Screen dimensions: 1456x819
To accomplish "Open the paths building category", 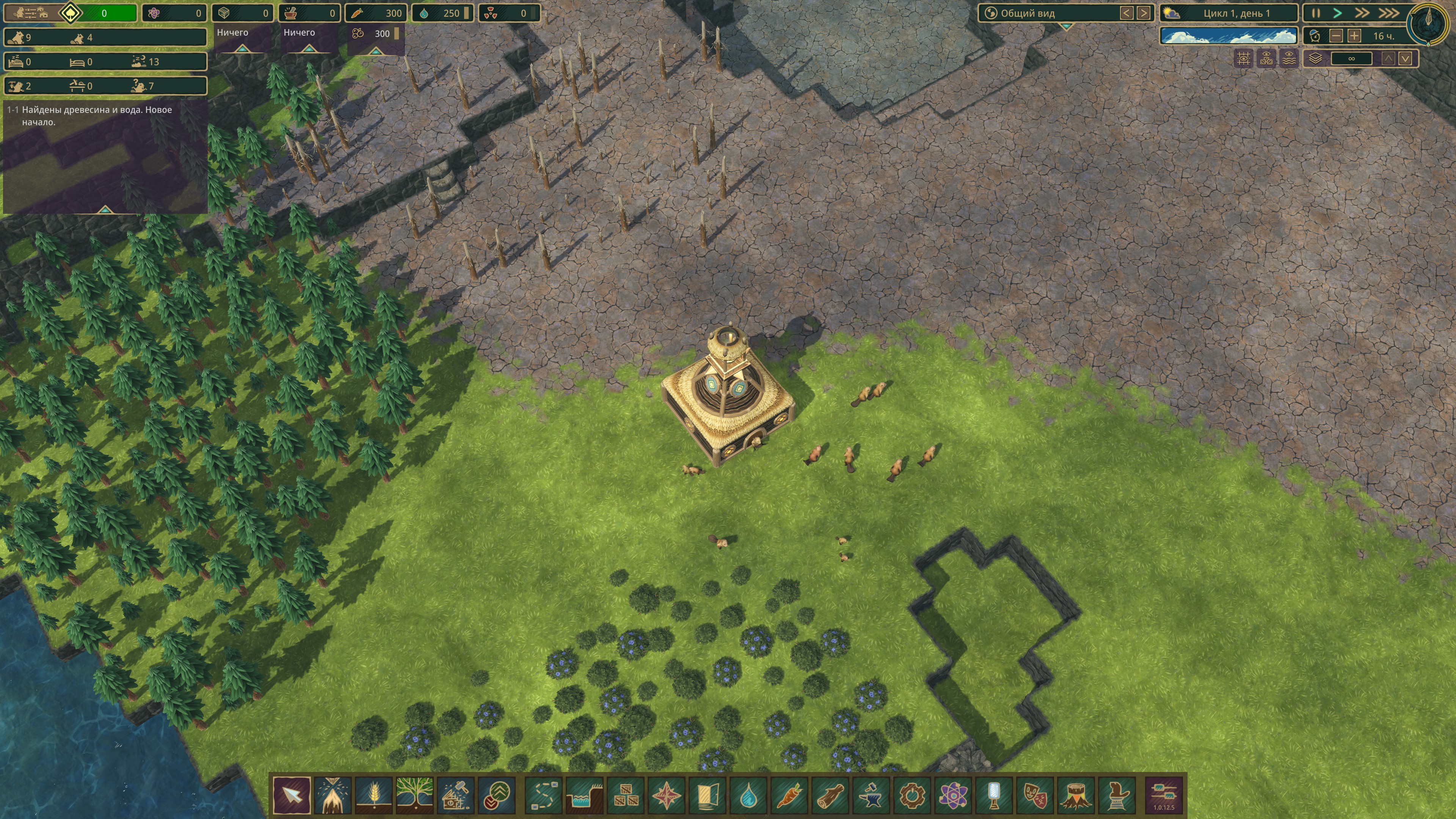I will pyautogui.click(x=544, y=795).
